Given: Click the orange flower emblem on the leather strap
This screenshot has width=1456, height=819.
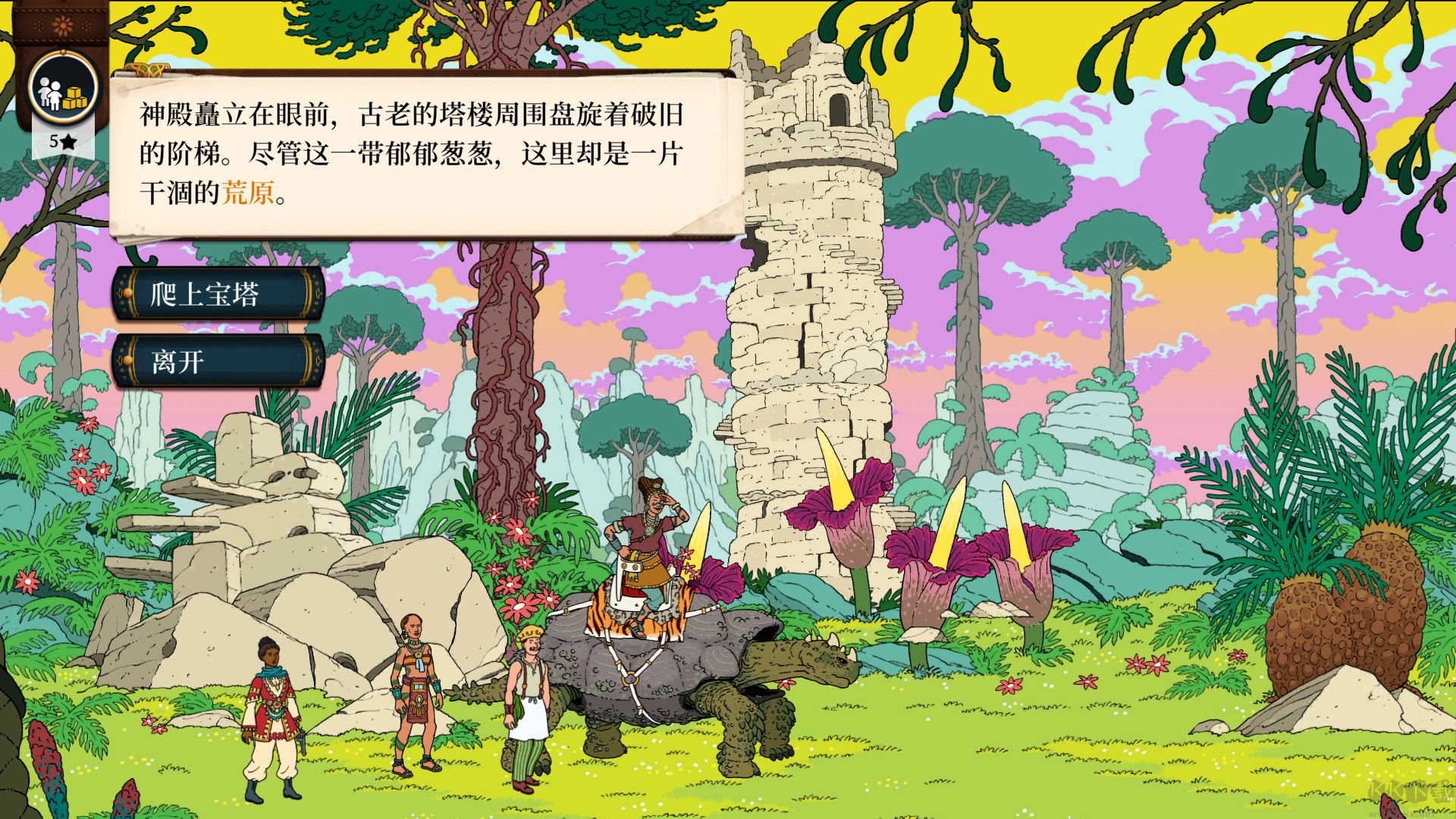Looking at the screenshot, I should click(62, 23).
